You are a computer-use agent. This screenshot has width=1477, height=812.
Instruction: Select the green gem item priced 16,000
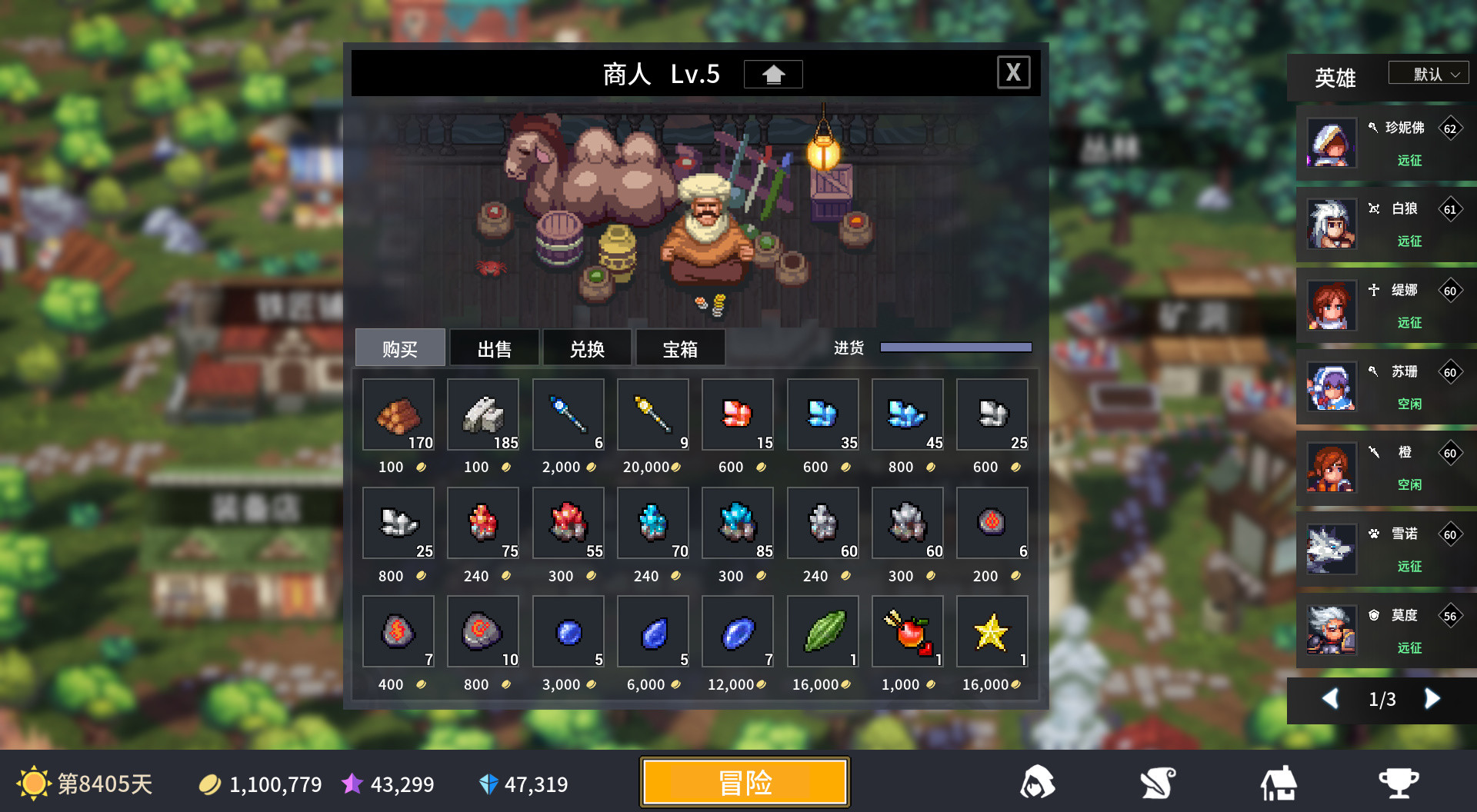click(822, 632)
